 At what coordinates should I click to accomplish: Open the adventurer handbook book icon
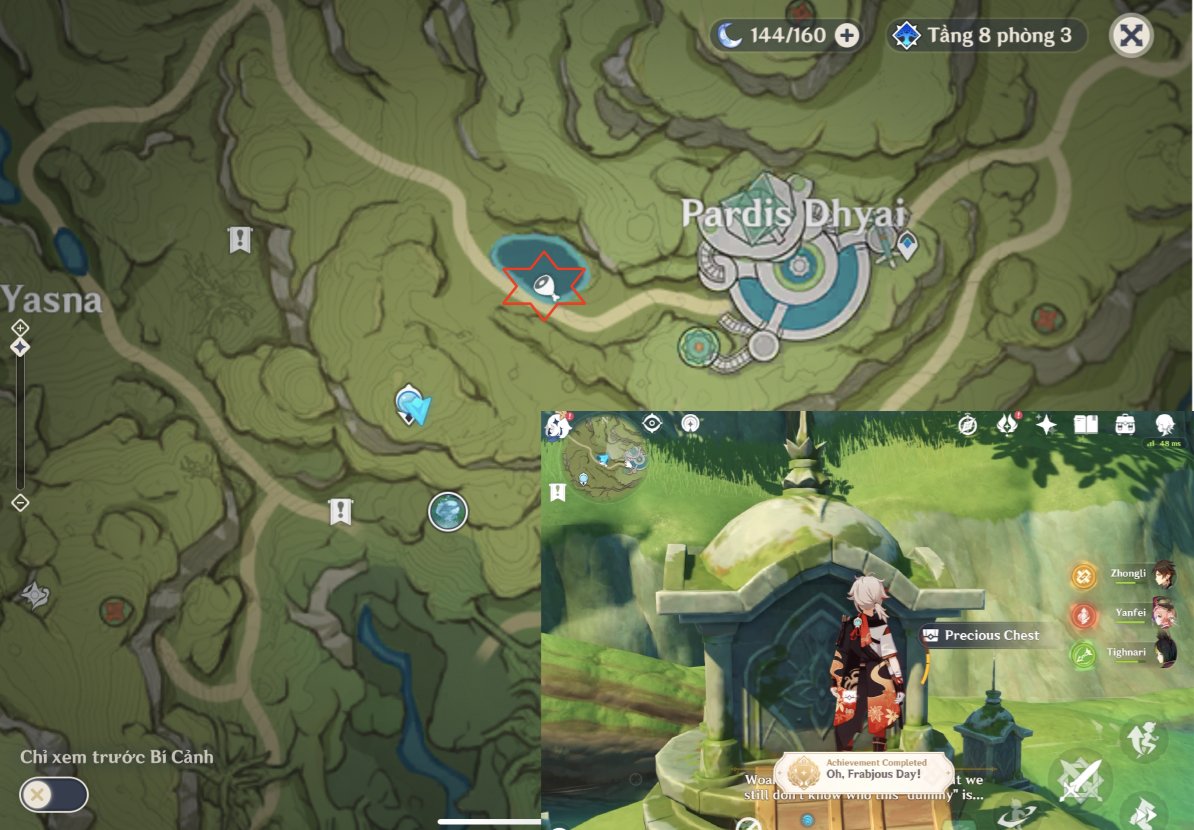click(1086, 424)
